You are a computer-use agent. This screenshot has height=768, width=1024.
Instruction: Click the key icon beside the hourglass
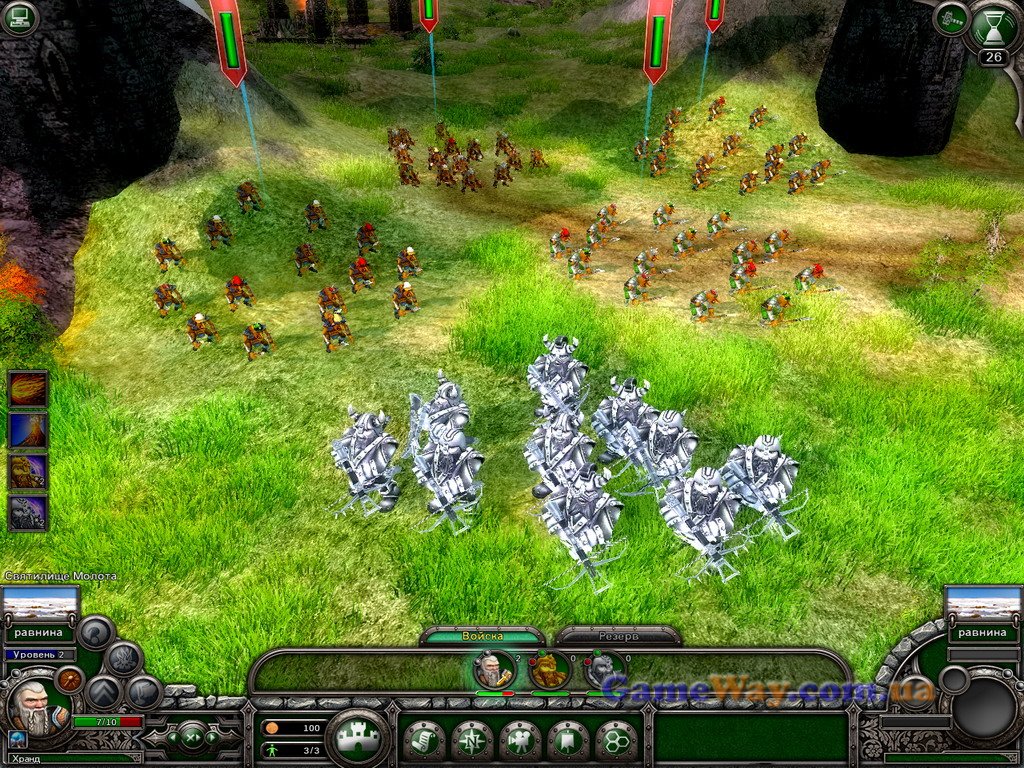point(950,18)
